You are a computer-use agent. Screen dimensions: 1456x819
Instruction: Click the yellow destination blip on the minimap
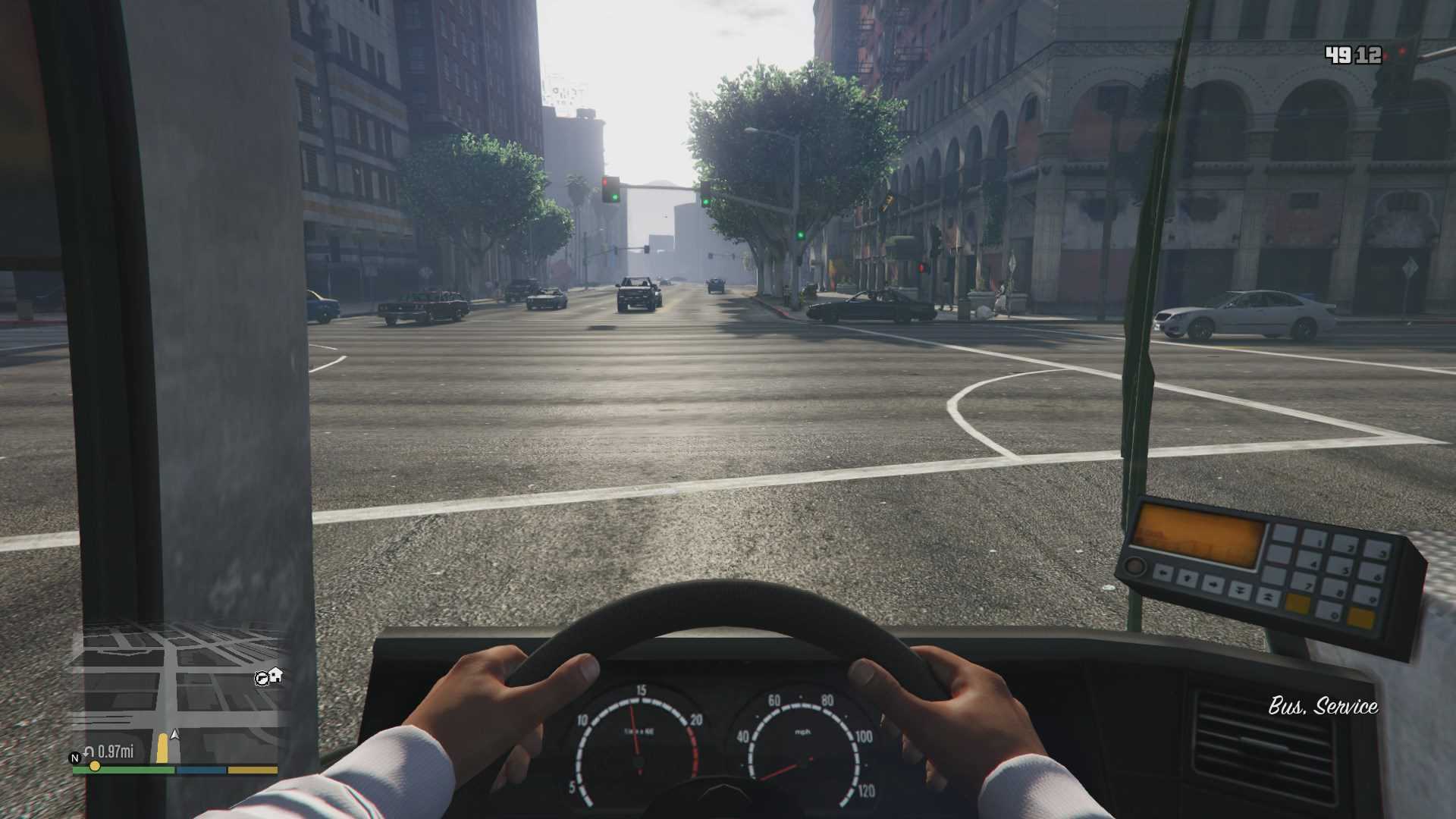95,766
